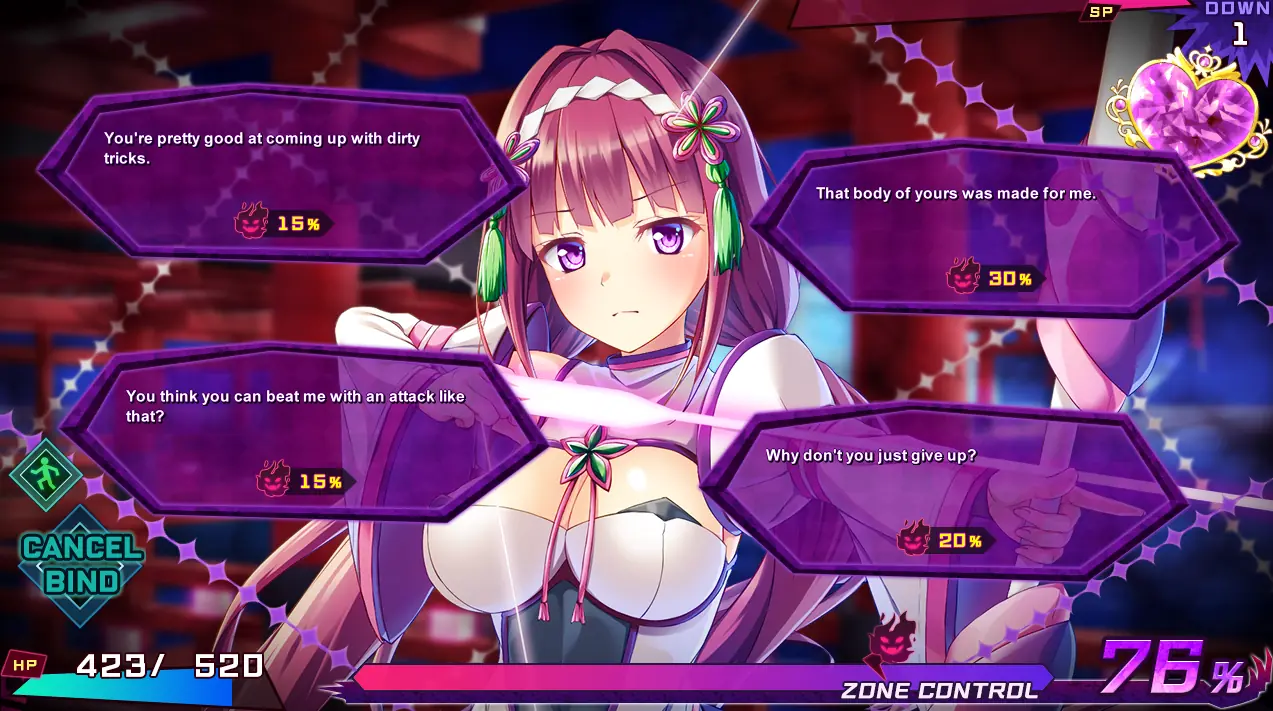The height and width of the screenshot is (711, 1273).
Task: Select "That body of yours was made for me"
Action: [x=994, y=230]
